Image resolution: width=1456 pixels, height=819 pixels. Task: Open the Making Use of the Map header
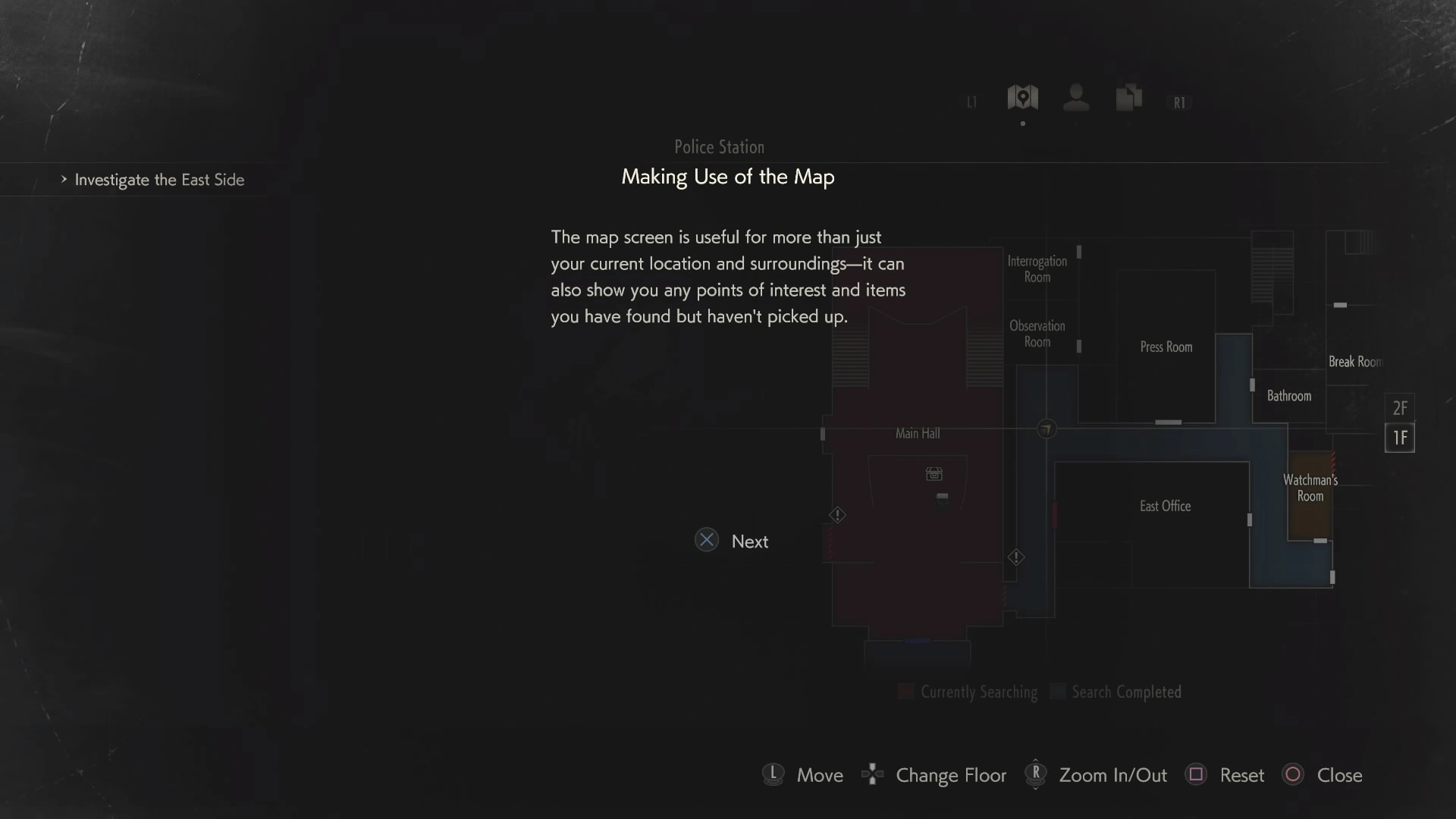(x=727, y=177)
